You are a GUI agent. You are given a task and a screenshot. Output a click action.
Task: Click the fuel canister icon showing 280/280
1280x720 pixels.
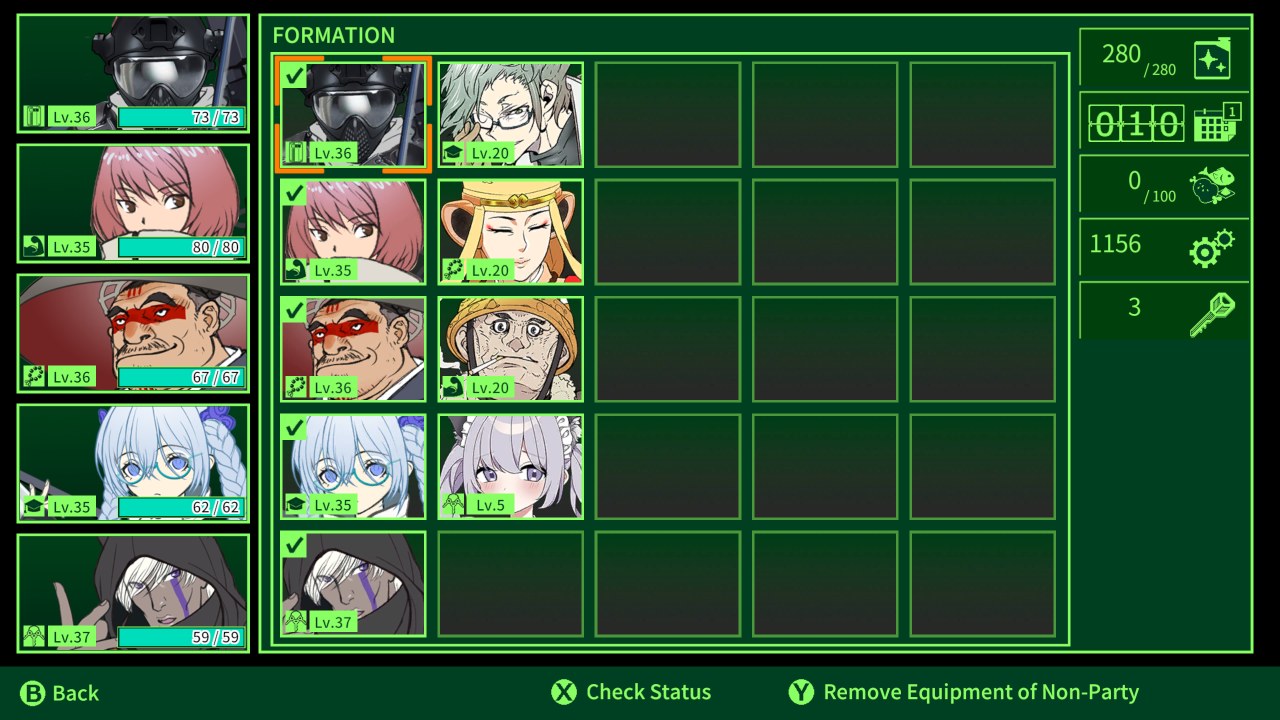coord(1213,58)
